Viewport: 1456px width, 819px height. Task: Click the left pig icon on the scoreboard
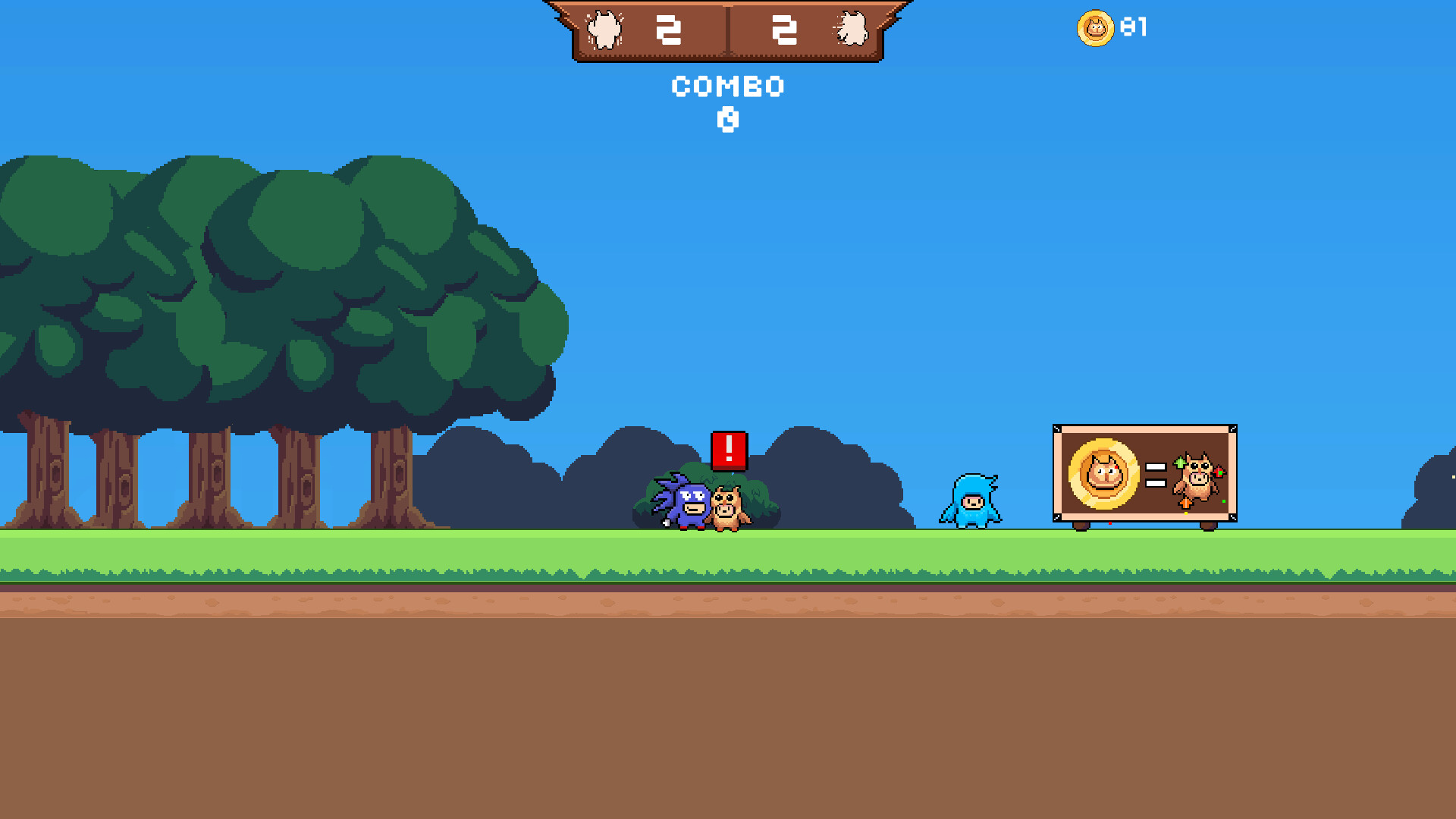click(x=604, y=30)
